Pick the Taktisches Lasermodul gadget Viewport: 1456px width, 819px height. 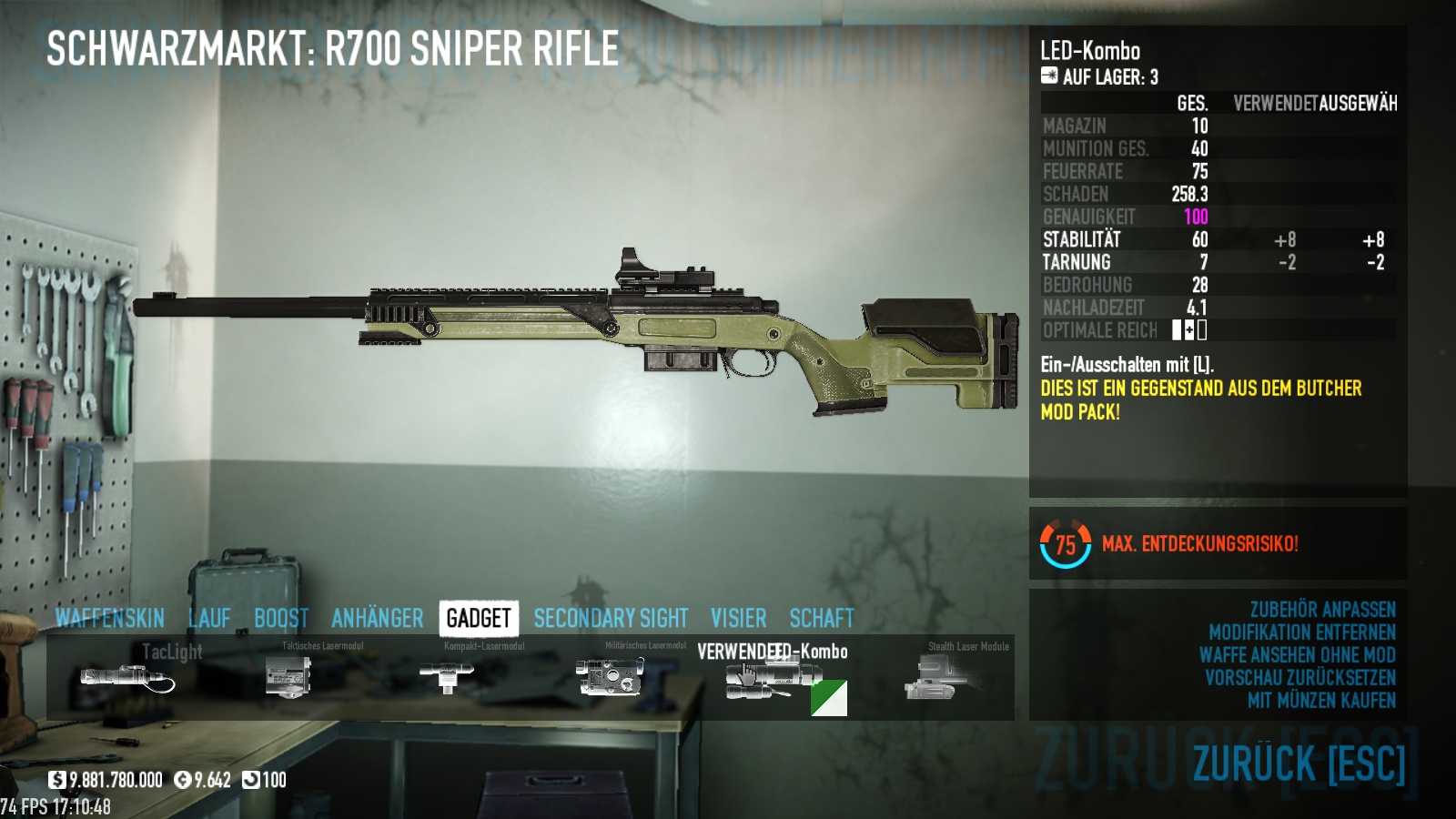click(x=288, y=678)
